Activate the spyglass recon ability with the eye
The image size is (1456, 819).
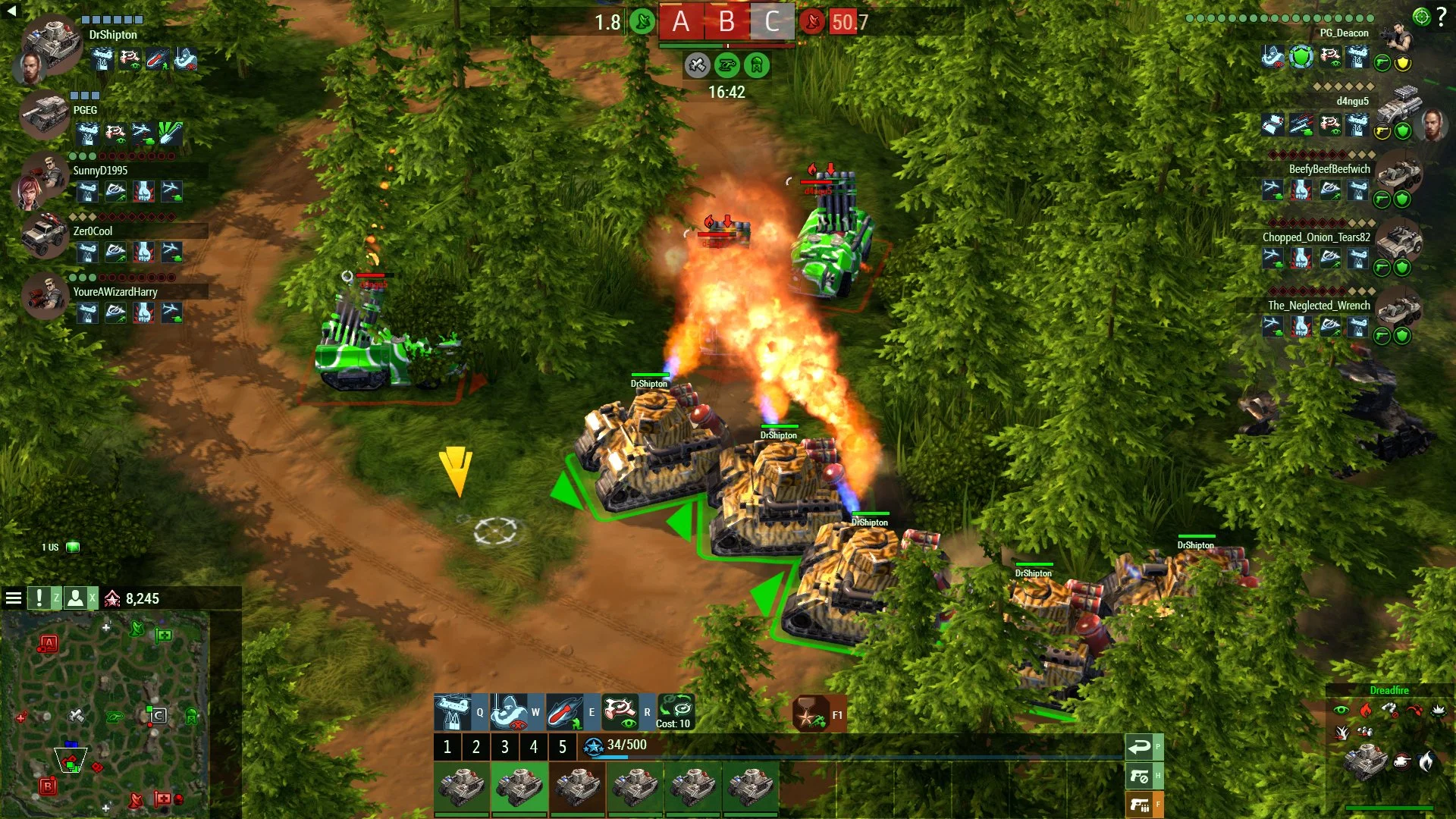point(620,712)
